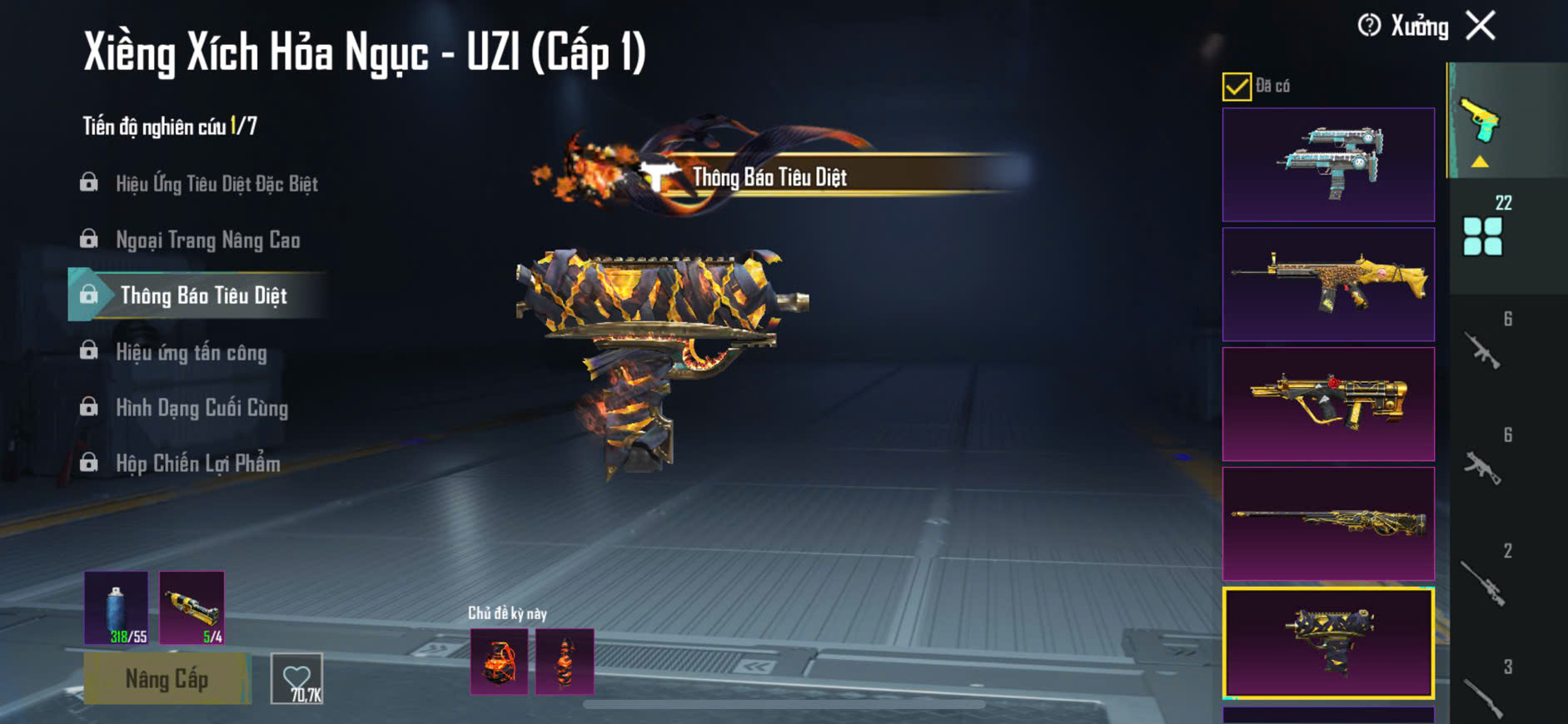Image resolution: width=1568 pixels, height=724 pixels.
Task: Select the blue dual SMG skin thumbnail
Action: click(x=1328, y=164)
